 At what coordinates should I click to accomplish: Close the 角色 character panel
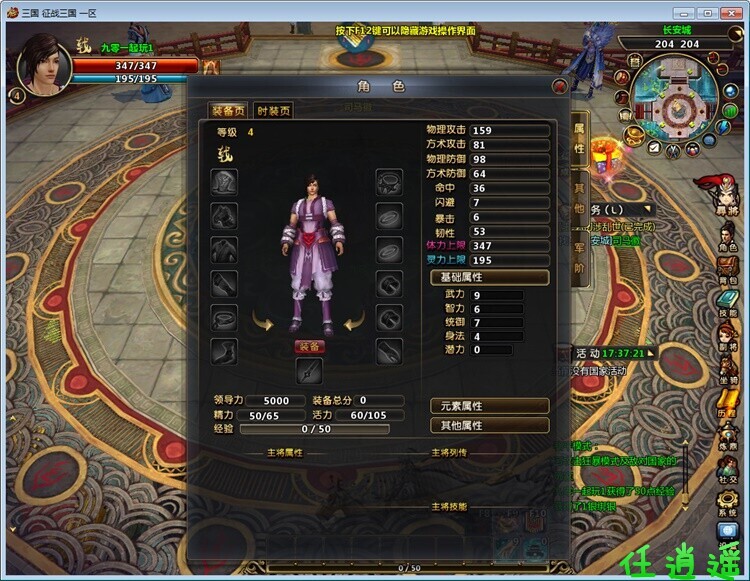(x=559, y=87)
